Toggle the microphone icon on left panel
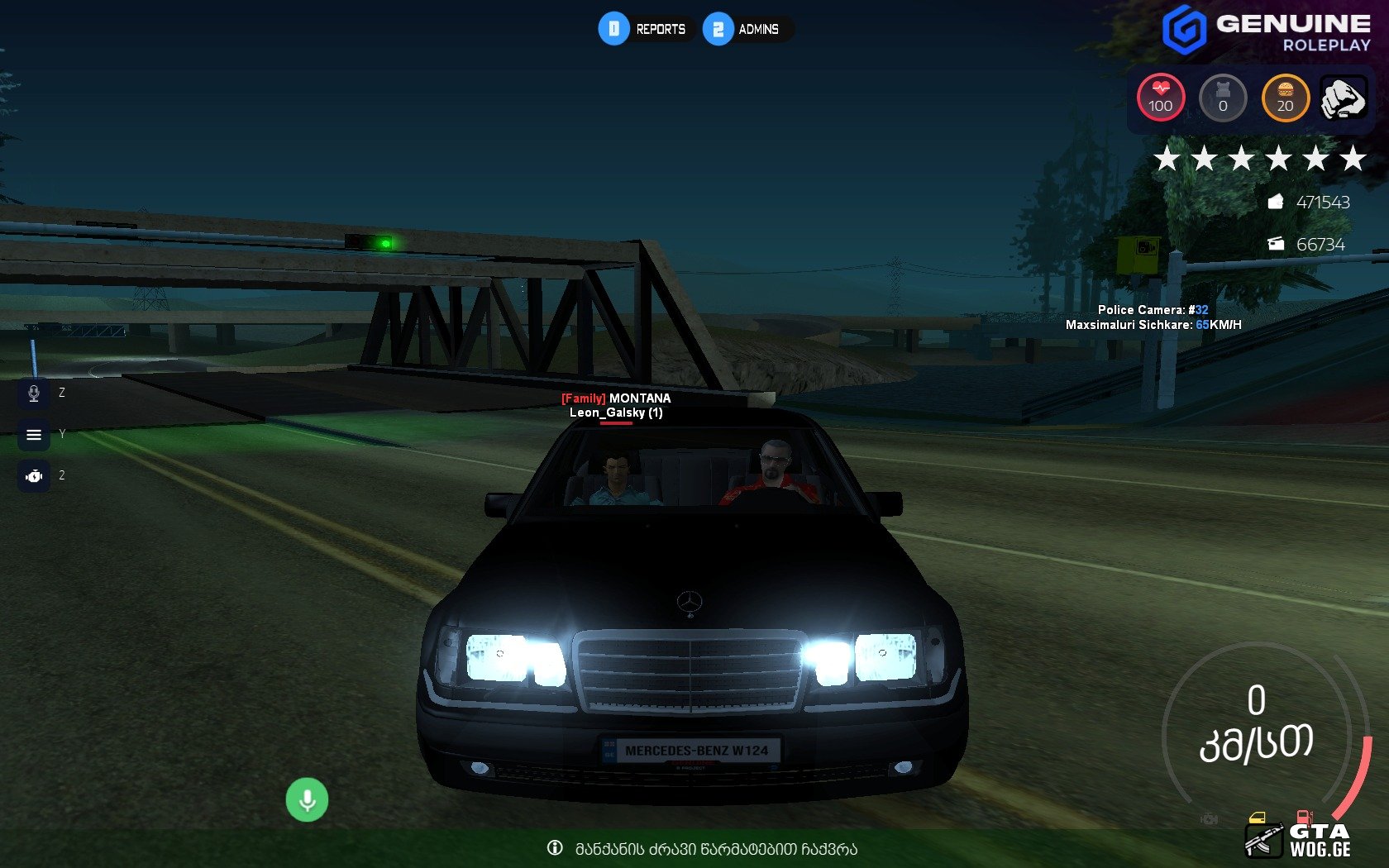 [34, 393]
